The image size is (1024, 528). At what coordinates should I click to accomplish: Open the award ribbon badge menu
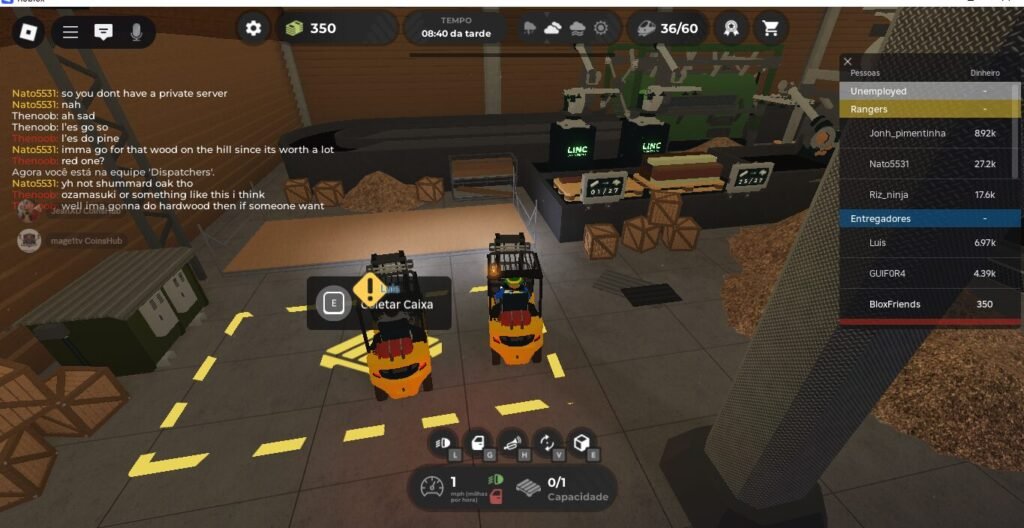tap(730, 28)
